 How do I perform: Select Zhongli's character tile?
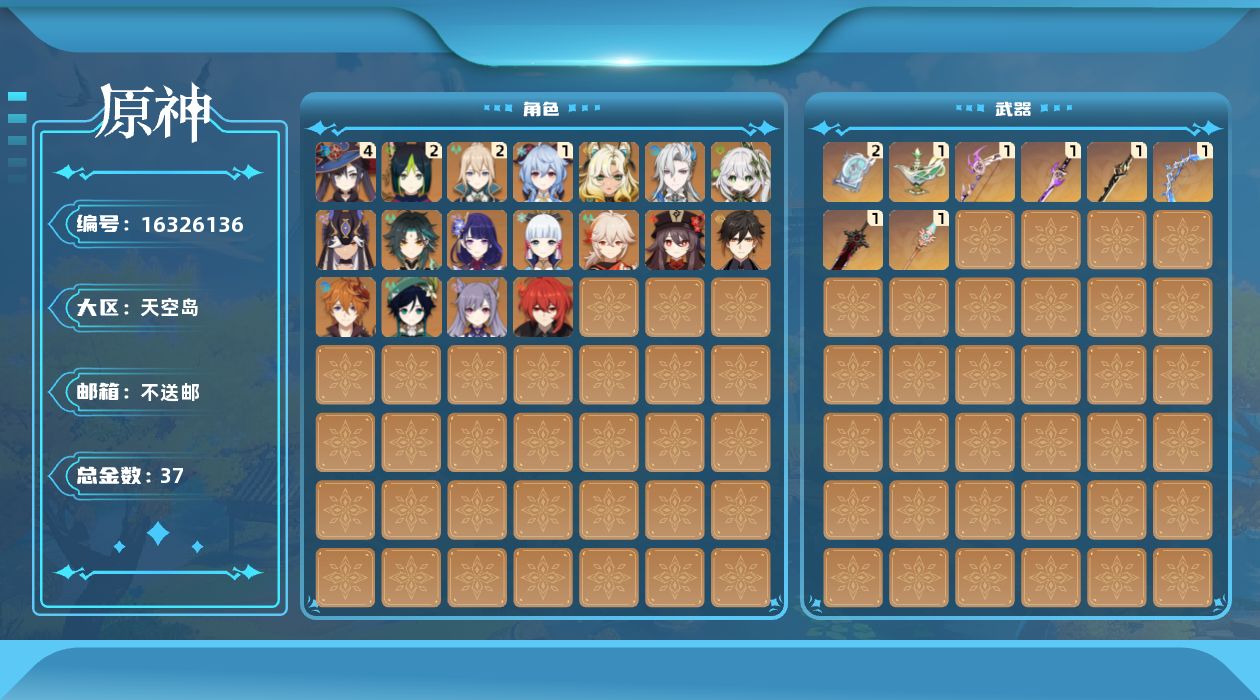tap(741, 240)
